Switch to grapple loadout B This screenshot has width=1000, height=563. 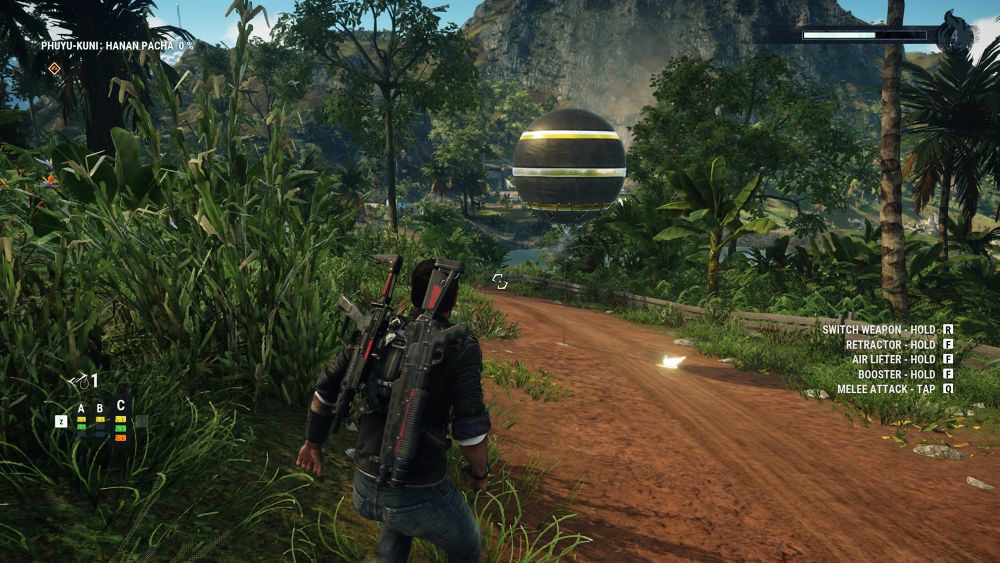100,408
